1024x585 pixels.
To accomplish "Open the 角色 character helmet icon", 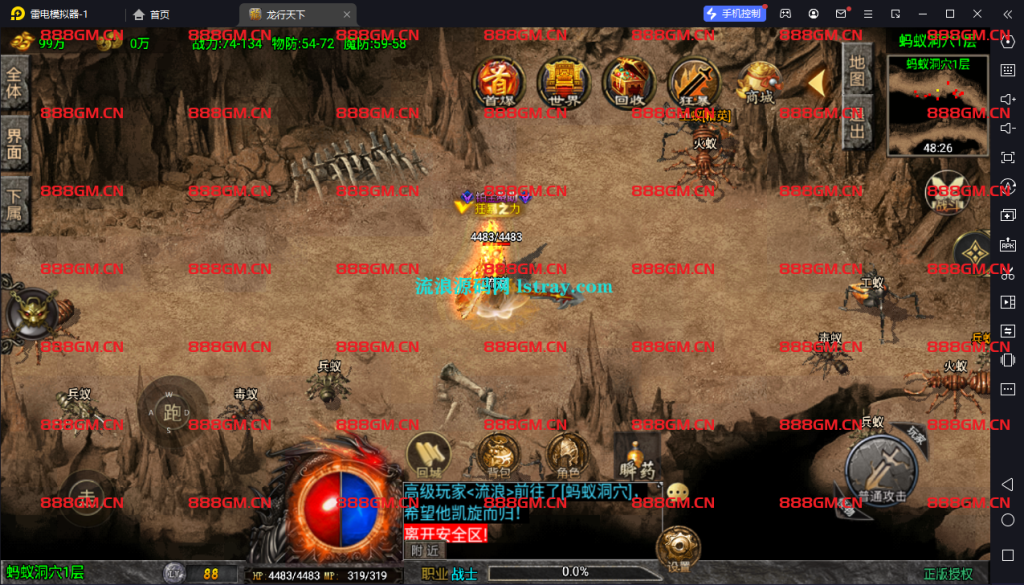I will (568, 457).
